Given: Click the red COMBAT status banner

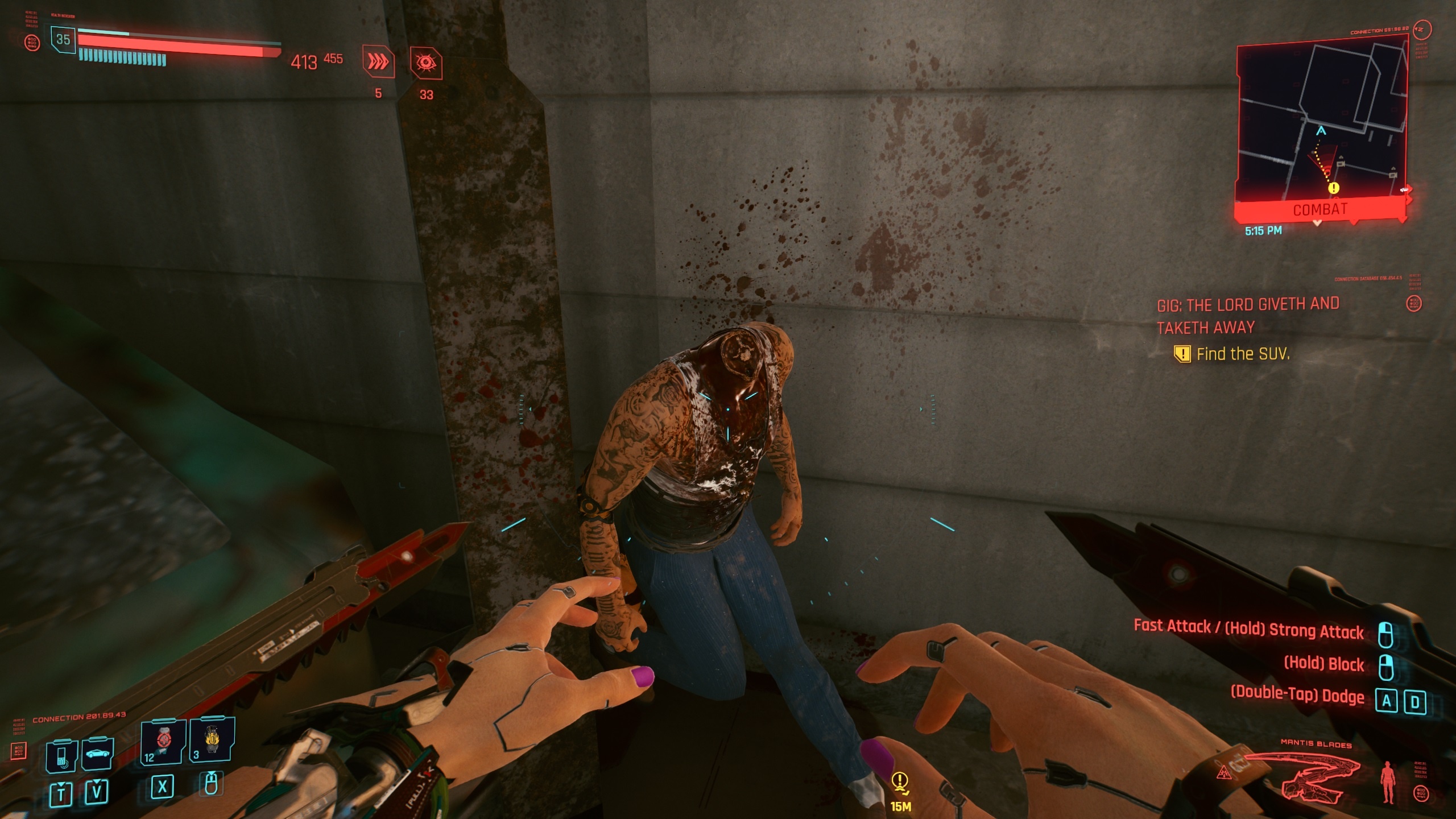Looking at the screenshot, I should click(1319, 209).
